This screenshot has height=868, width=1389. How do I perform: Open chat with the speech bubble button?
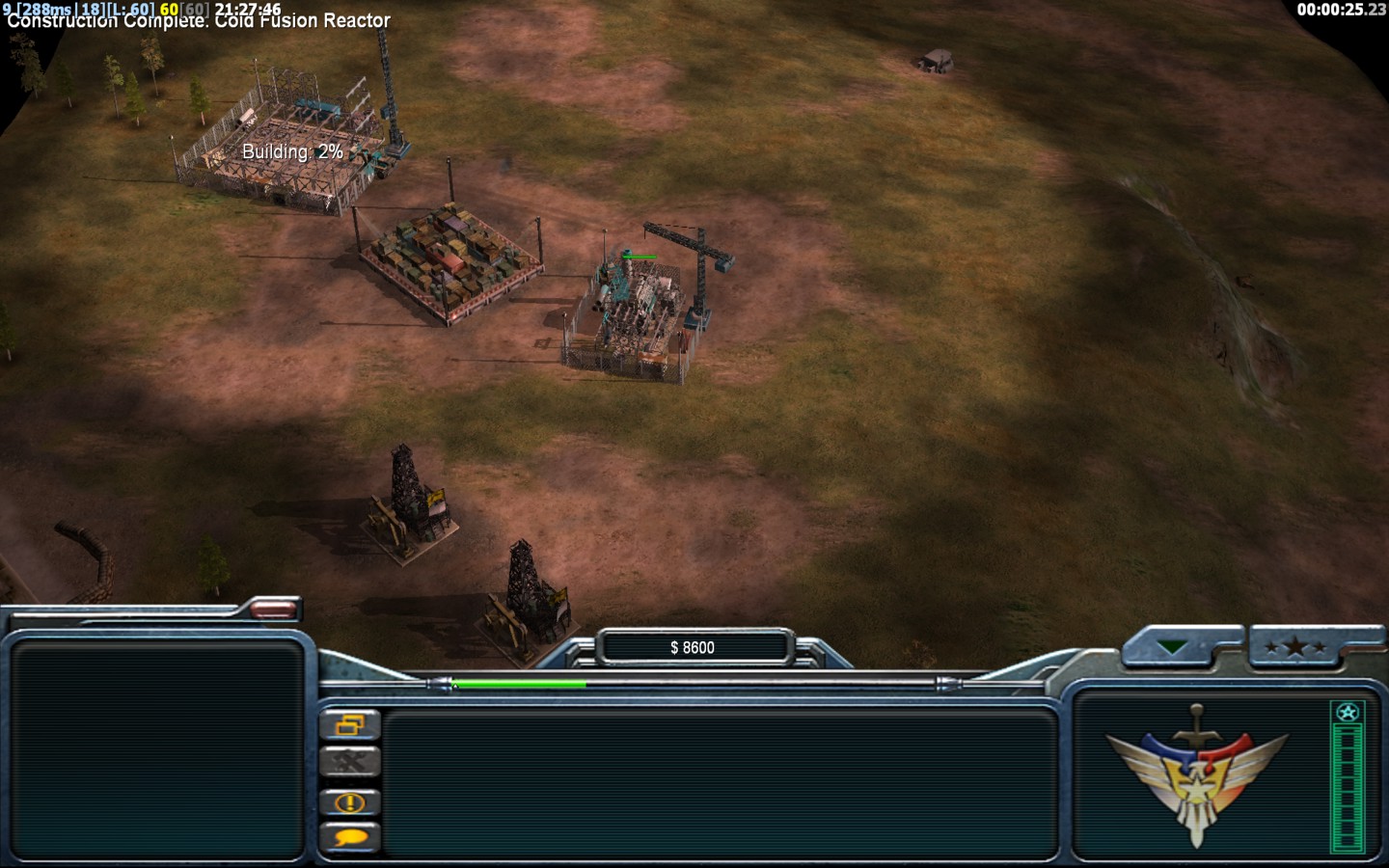pyautogui.click(x=349, y=837)
